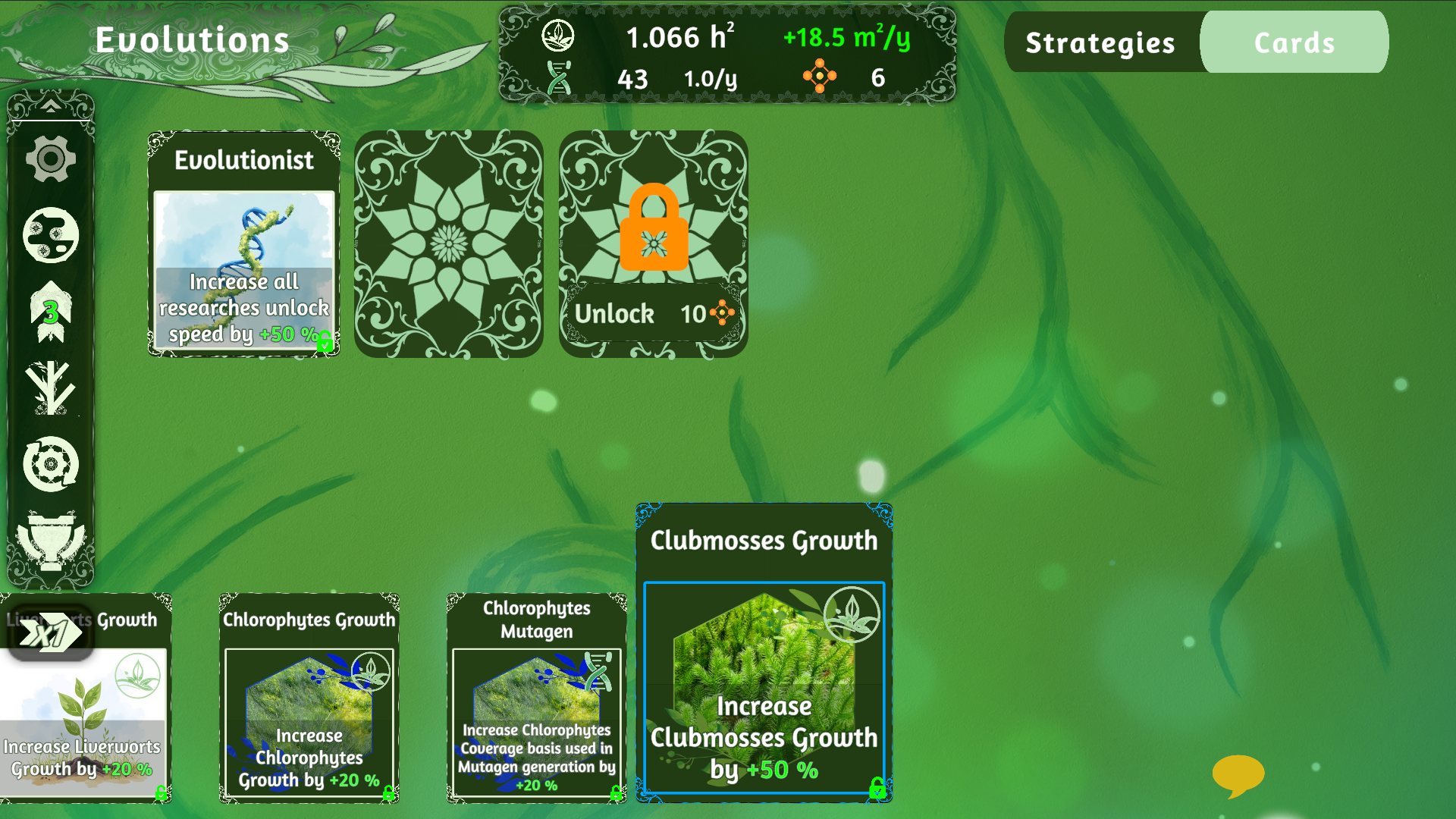This screenshot has width=1456, height=819.
Task: Pick the Chlorophytes Growth card
Action: point(309,698)
